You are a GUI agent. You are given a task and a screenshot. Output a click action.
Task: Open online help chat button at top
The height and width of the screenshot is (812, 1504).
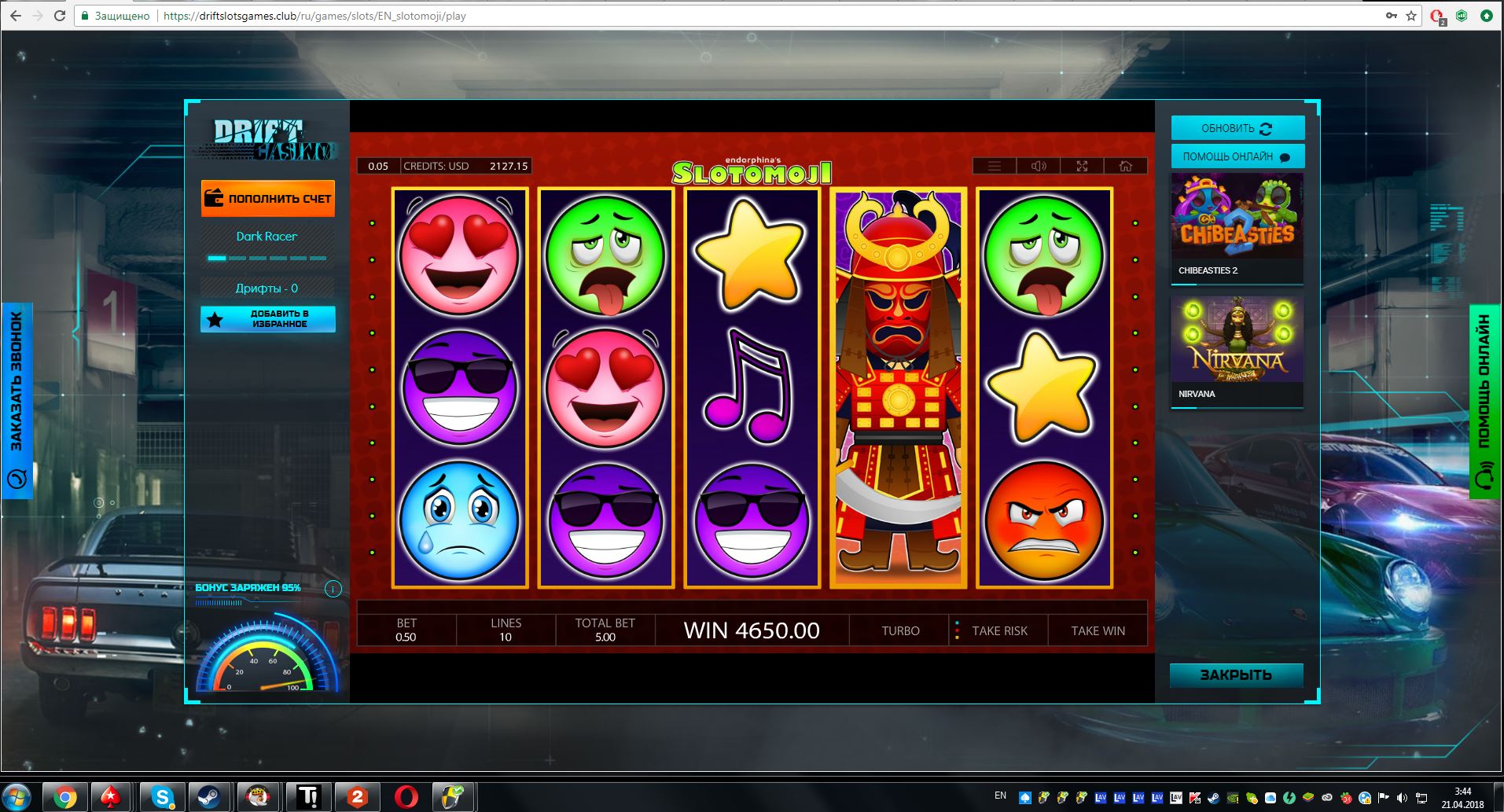pos(1237,156)
